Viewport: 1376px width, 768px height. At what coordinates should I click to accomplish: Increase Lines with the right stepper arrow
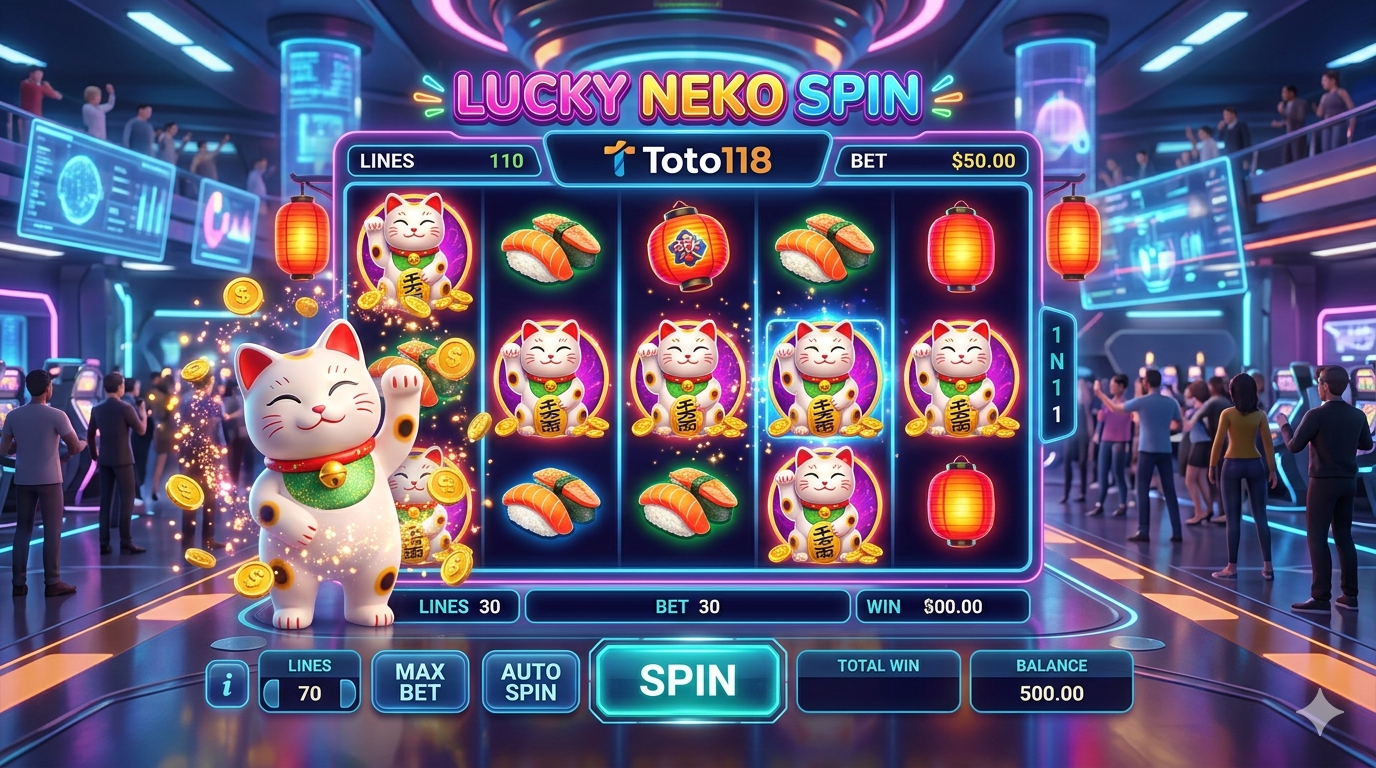click(x=347, y=693)
